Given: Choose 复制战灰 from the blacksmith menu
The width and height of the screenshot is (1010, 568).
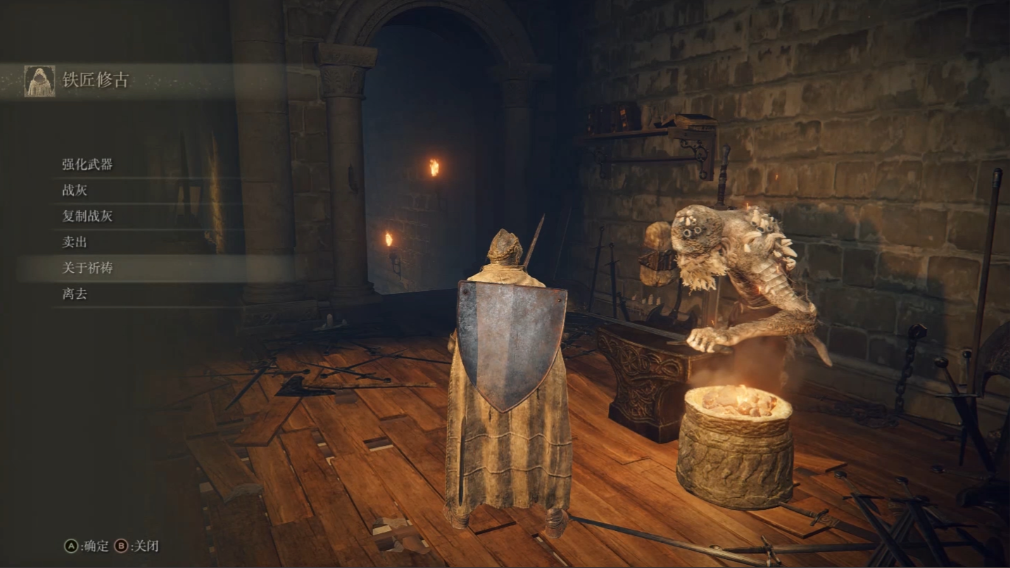Looking at the screenshot, I should (87, 216).
